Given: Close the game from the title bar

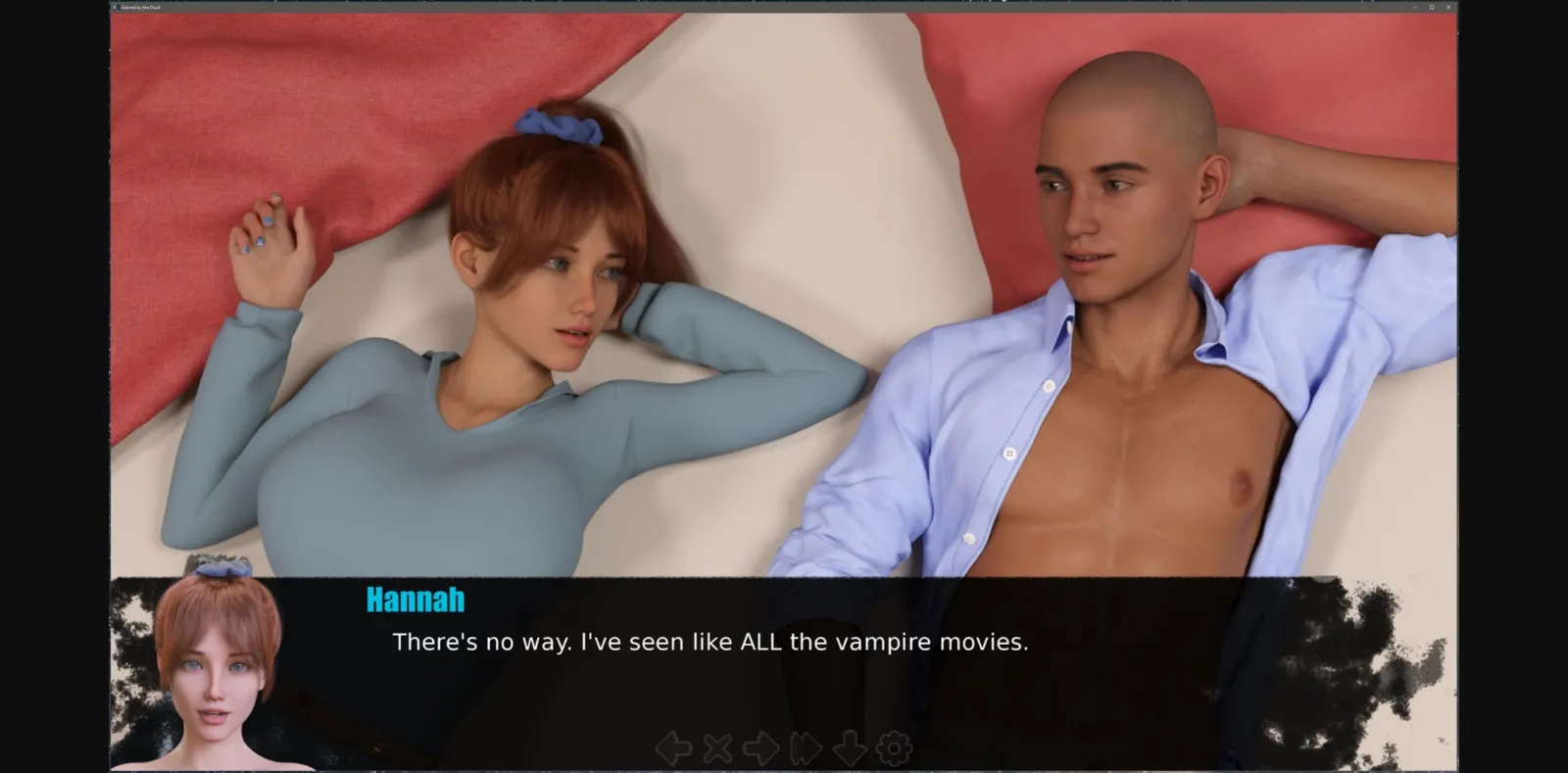Looking at the screenshot, I should (x=1449, y=8).
